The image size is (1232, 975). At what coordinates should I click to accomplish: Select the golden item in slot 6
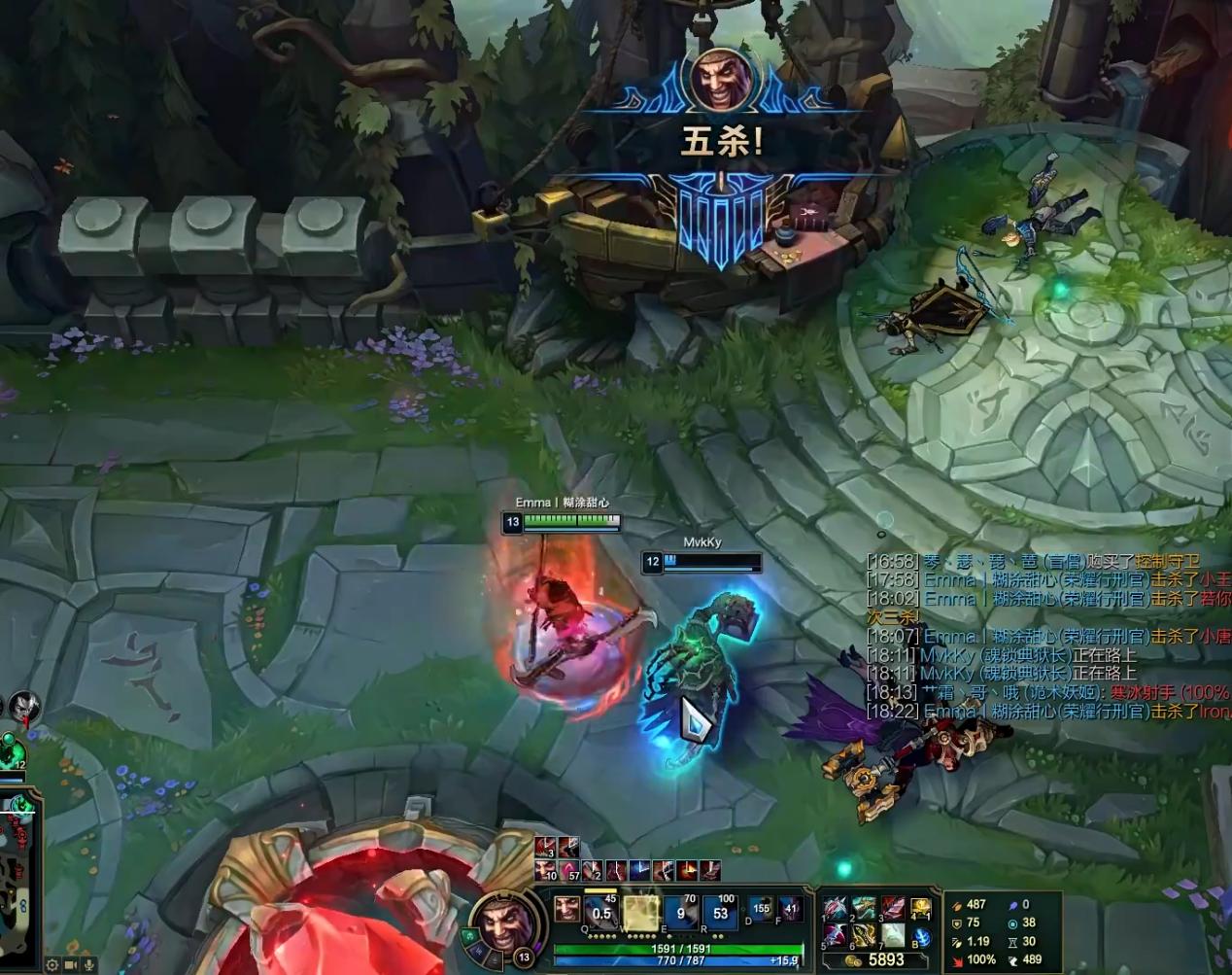pyautogui.click(x=864, y=936)
